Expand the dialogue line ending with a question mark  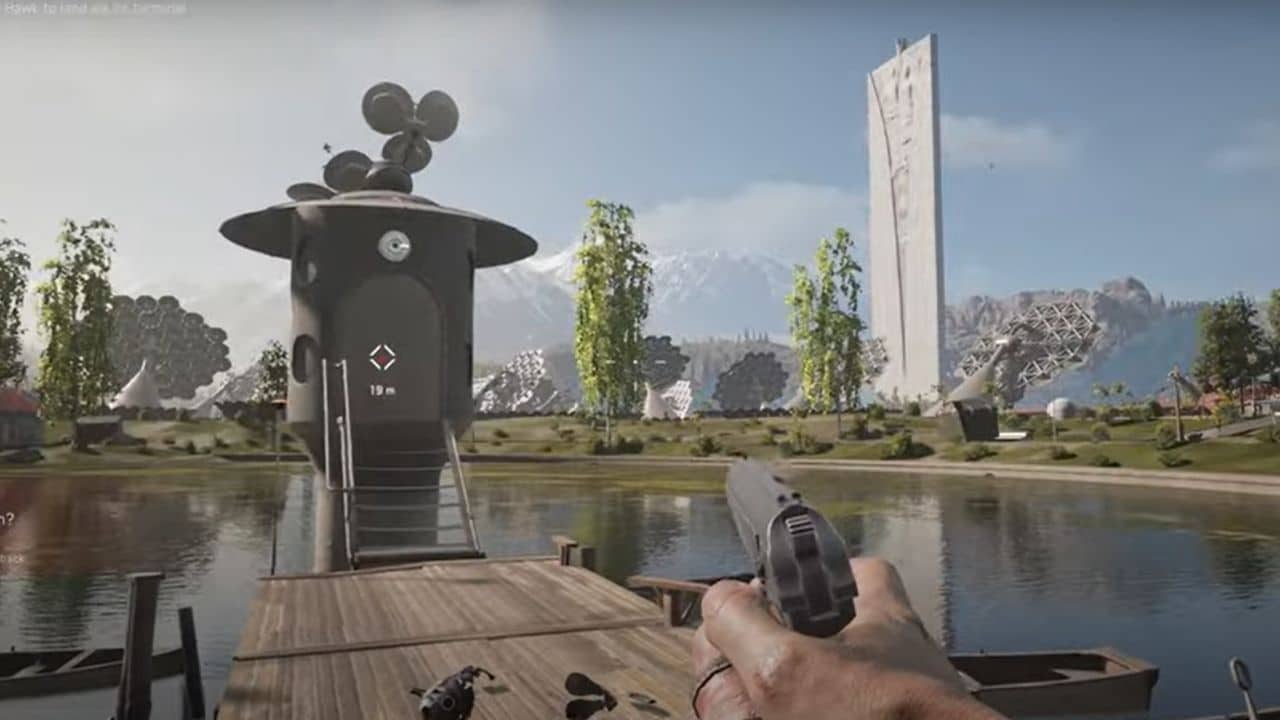(x=8, y=518)
